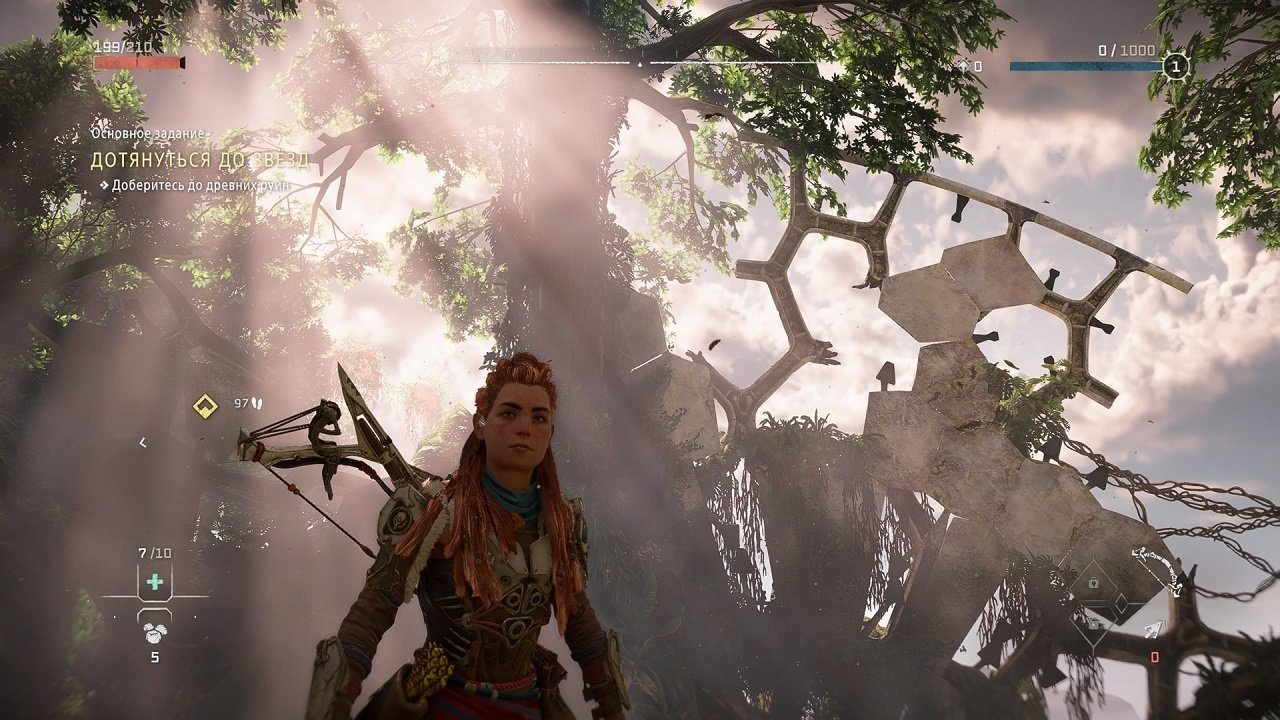Select the medicinal berries pouch icon
The image size is (1280, 720).
(x=155, y=632)
